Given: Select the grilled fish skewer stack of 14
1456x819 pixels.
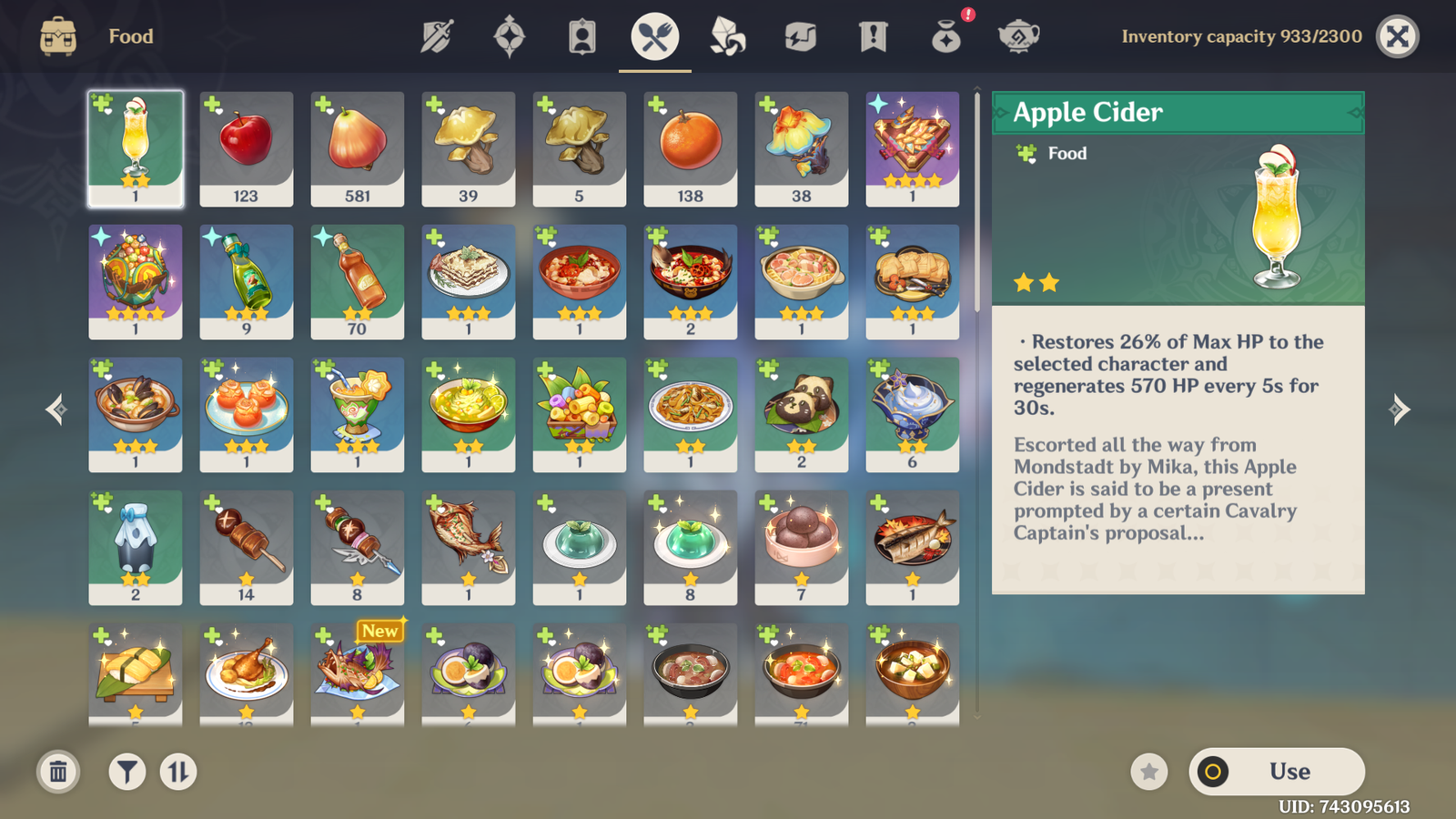Looking at the screenshot, I should coord(246,547).
